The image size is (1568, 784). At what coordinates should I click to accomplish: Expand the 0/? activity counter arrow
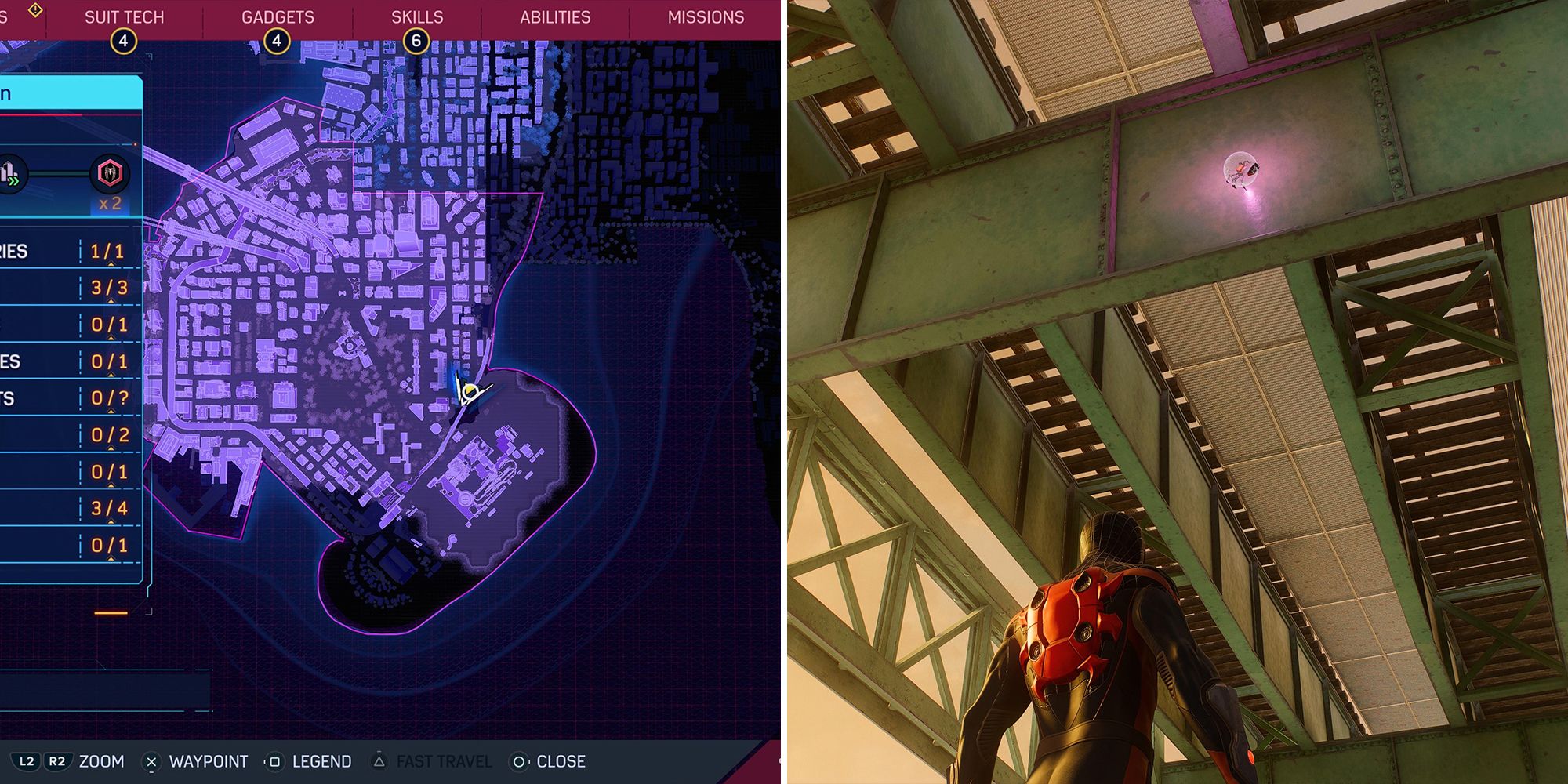(x=110, y=412)
